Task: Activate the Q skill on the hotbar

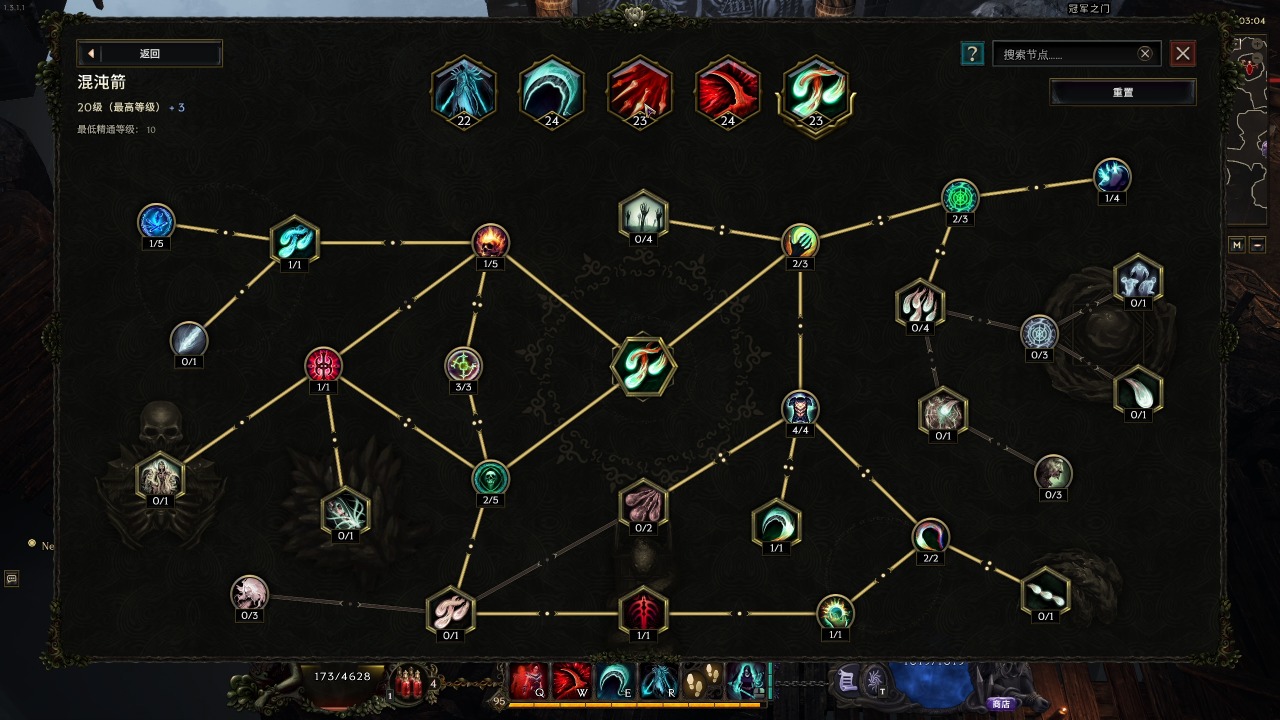Action: (x=528, y=682)
